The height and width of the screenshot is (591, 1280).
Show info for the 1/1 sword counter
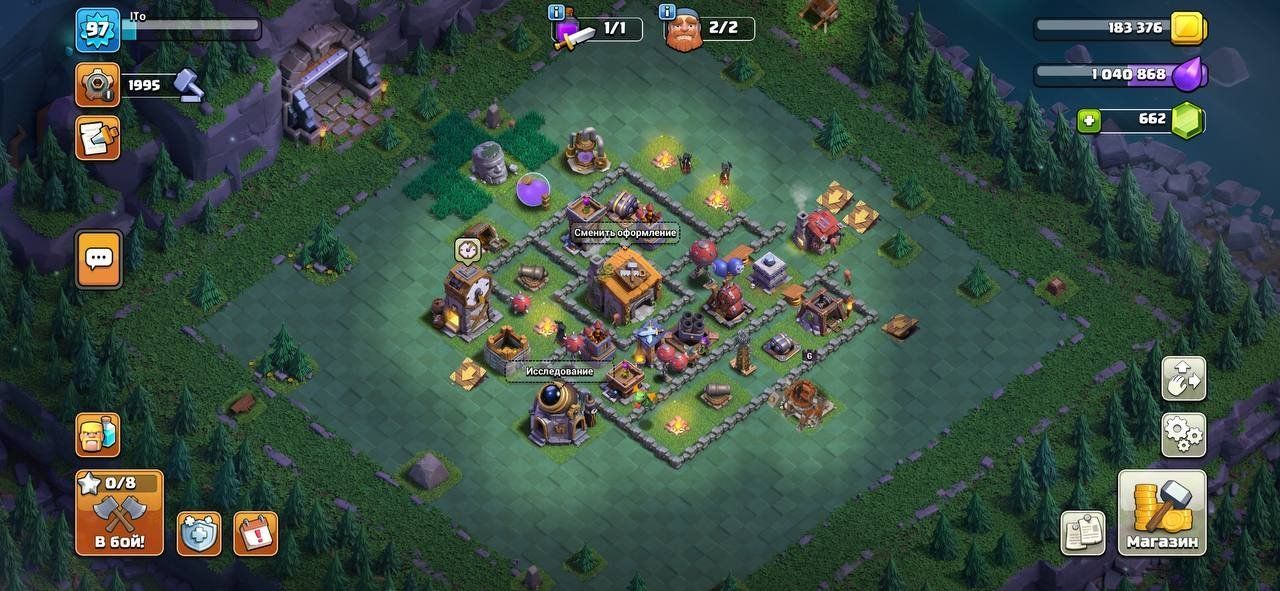coord(556,12)
